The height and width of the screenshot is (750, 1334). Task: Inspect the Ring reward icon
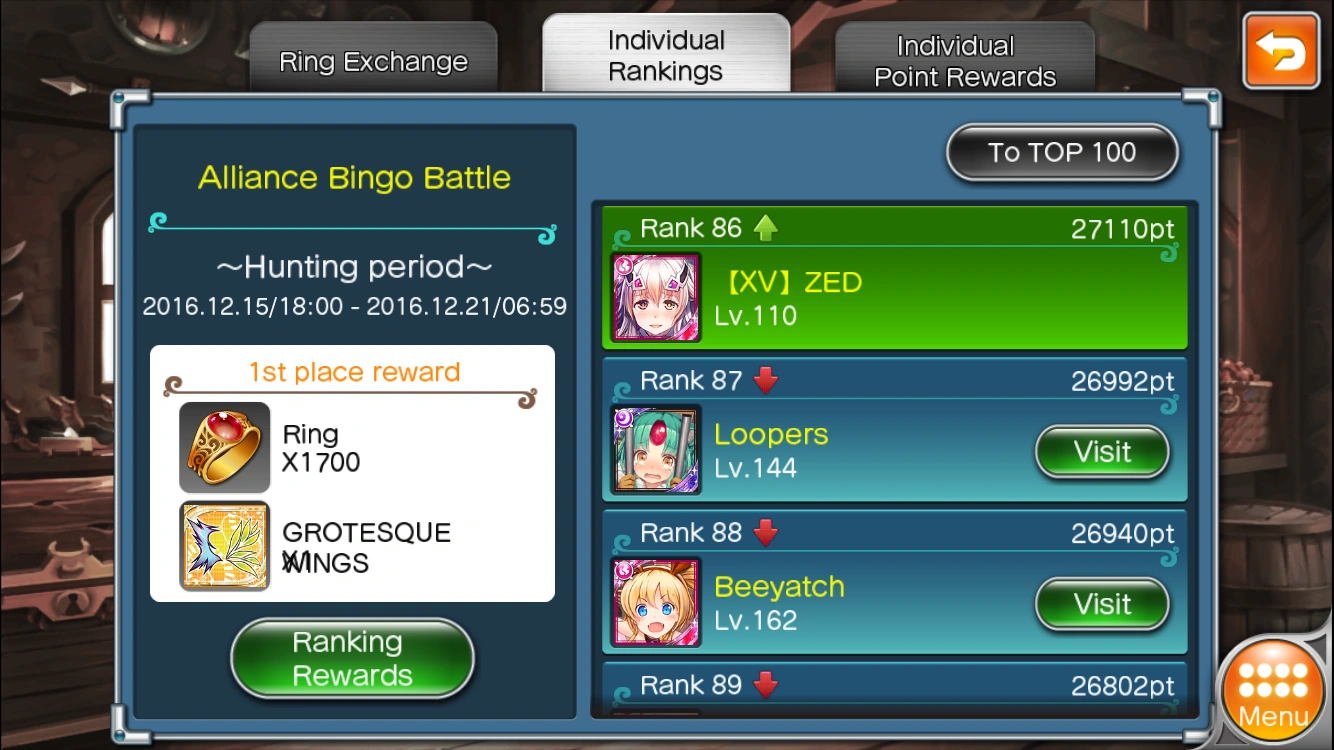point(225,447)
